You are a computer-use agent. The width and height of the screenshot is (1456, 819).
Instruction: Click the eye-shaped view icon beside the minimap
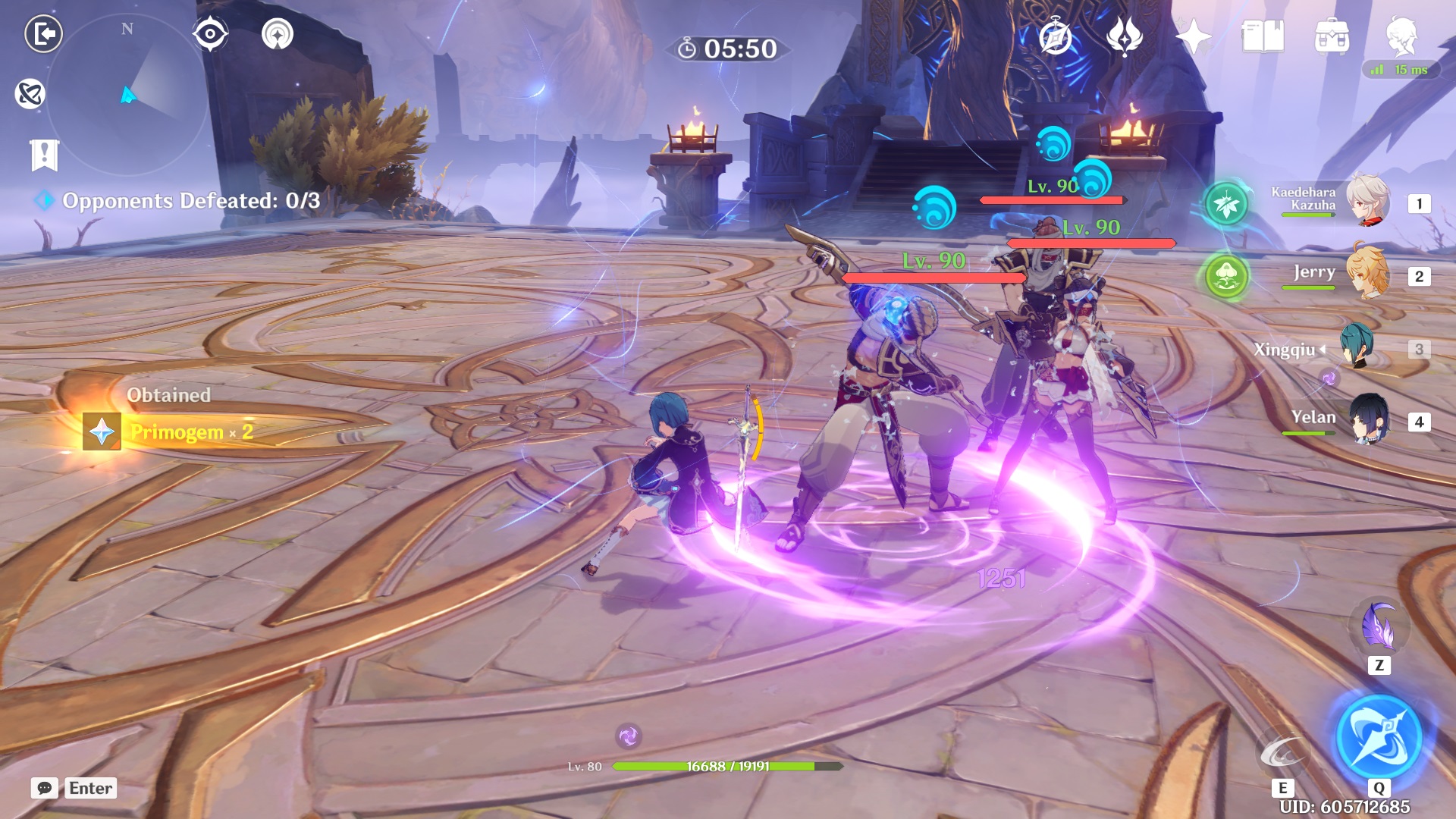coord(211,32)
